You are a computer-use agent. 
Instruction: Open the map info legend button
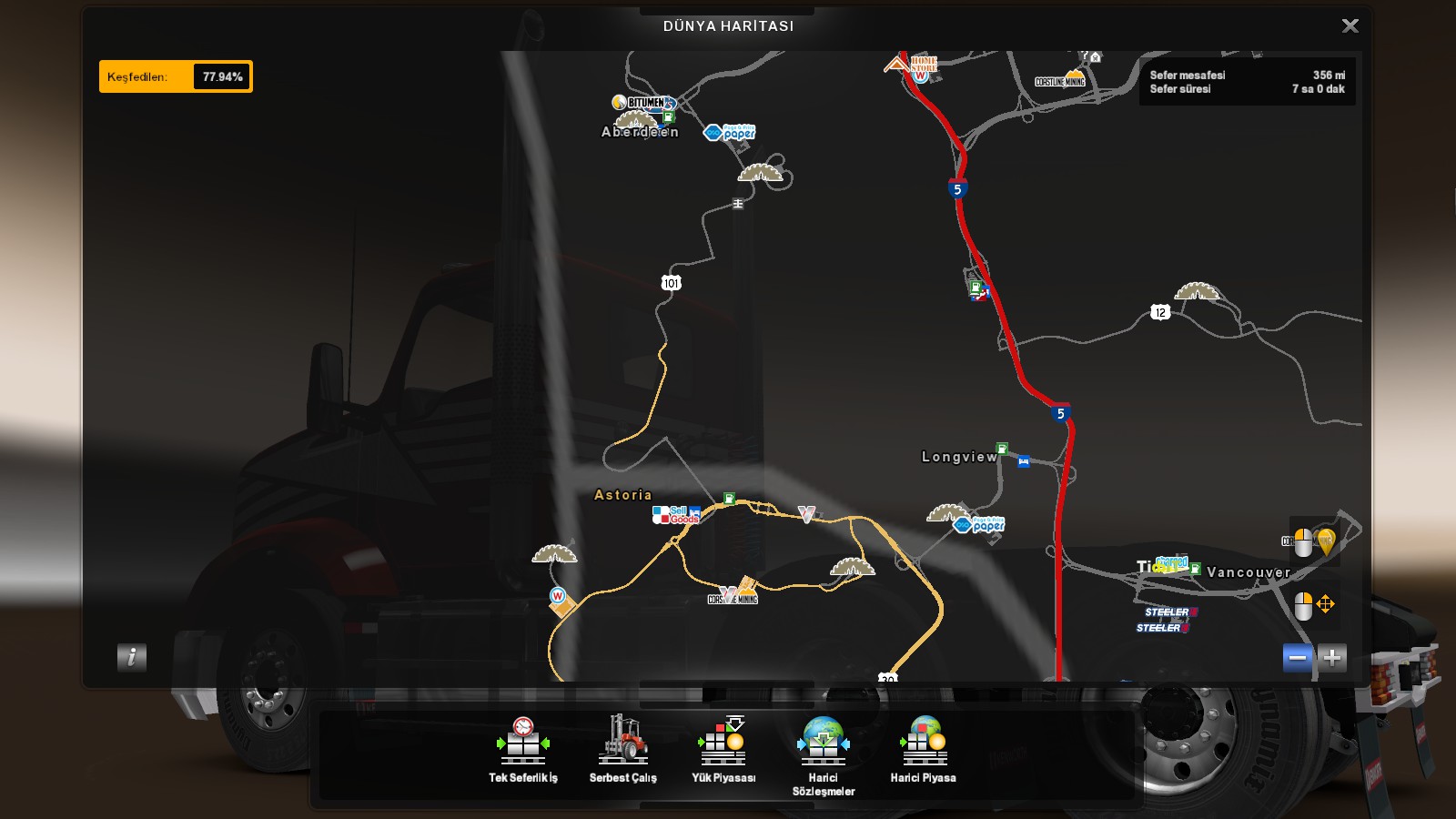(x=132, y=657)
